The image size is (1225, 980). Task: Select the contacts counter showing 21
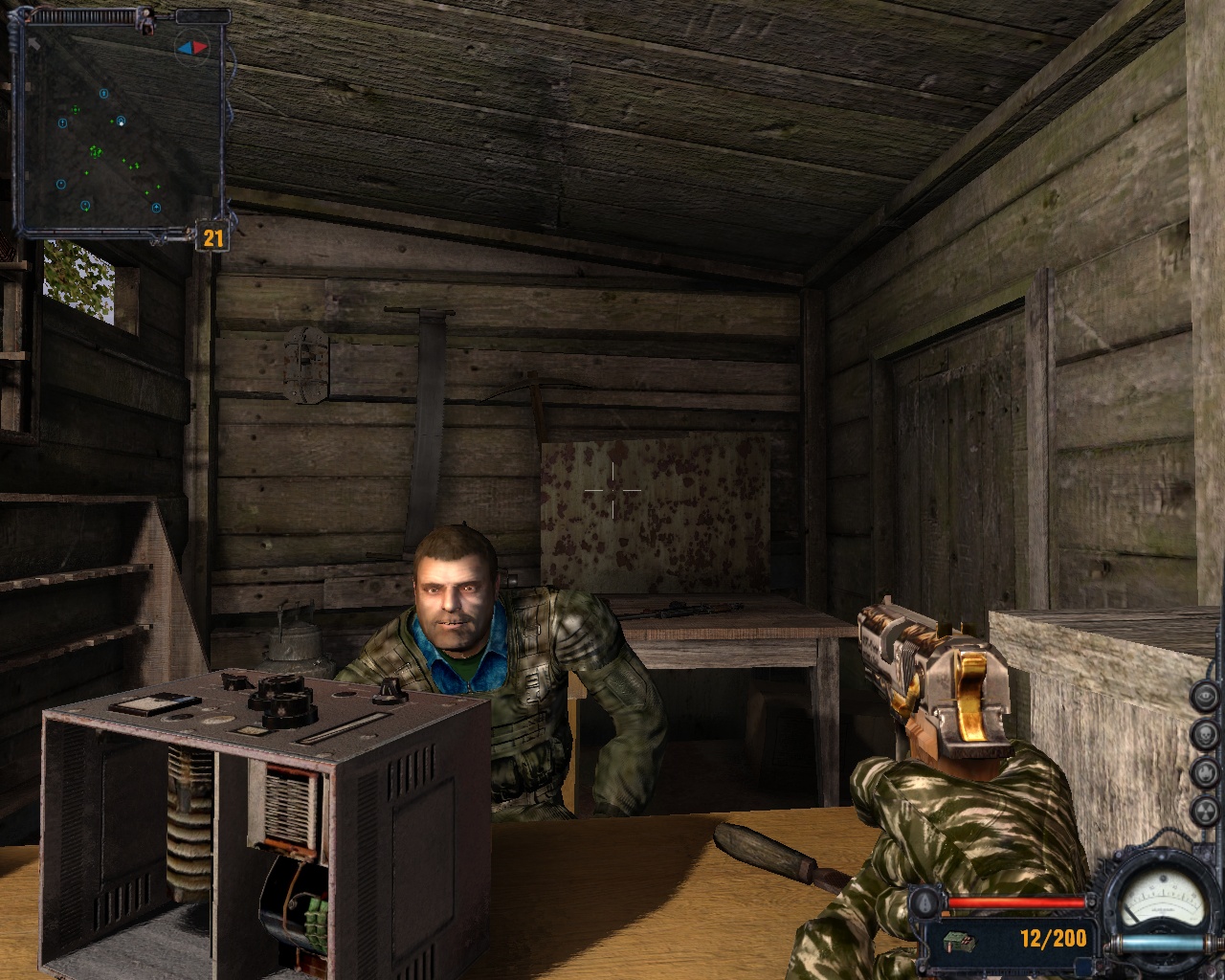[212, 236]
